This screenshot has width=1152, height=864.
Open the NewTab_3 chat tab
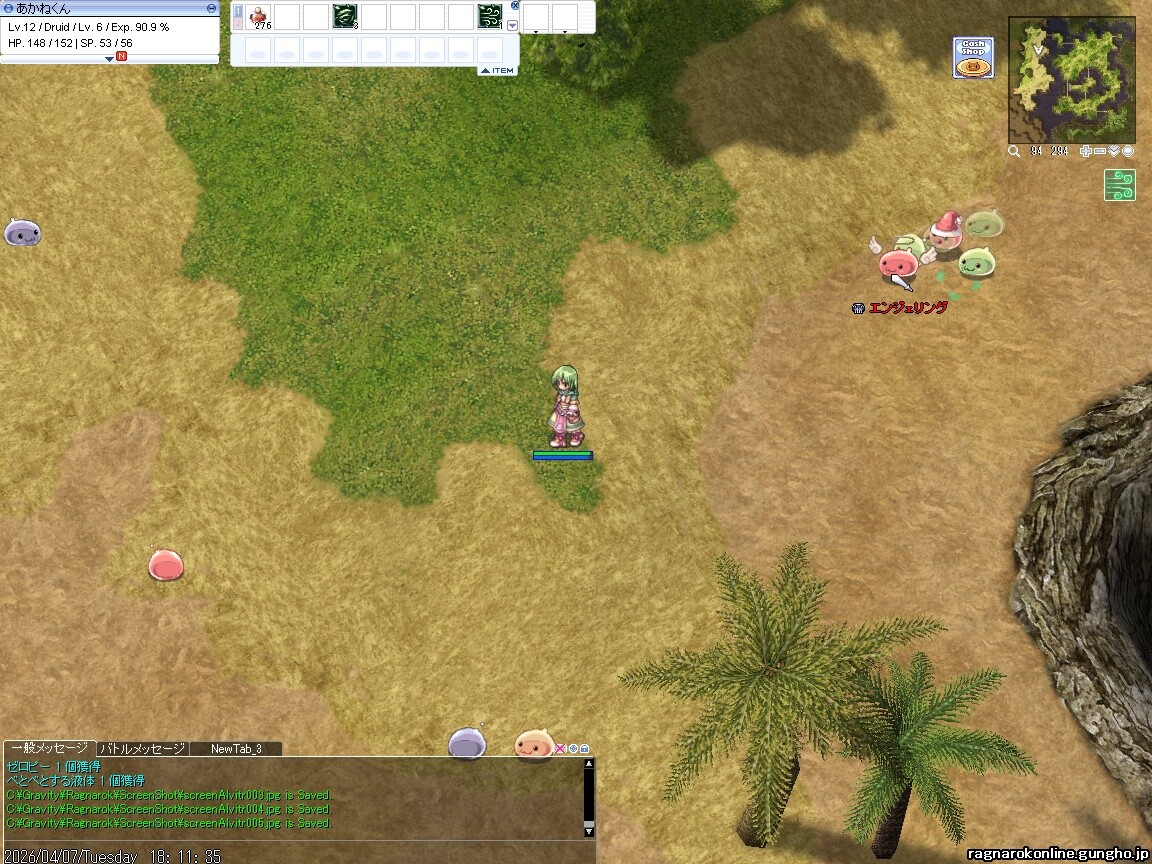(236, 748)
